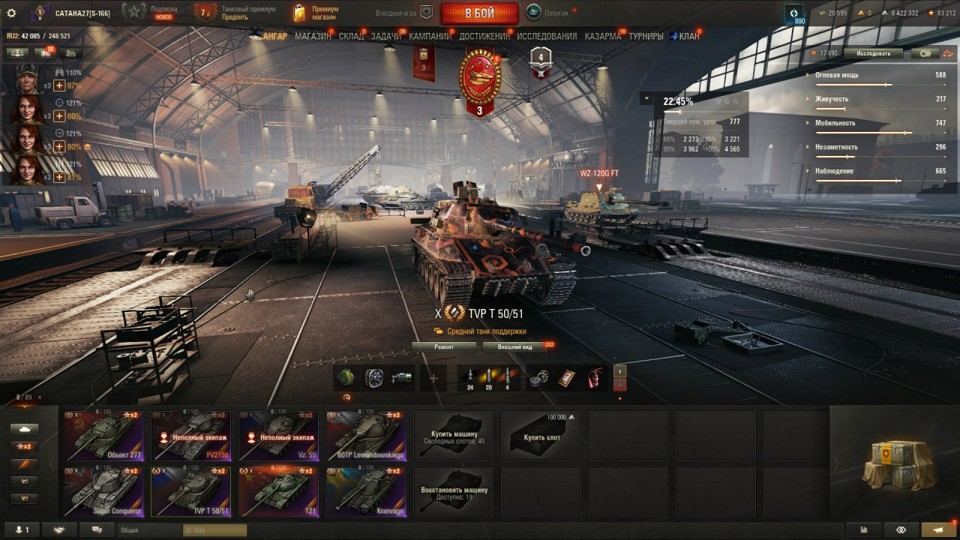
Task: Switch to the ИССЛЕДОВАНИЯ tab
Action: pyautogui.click(x=547, y=36)
